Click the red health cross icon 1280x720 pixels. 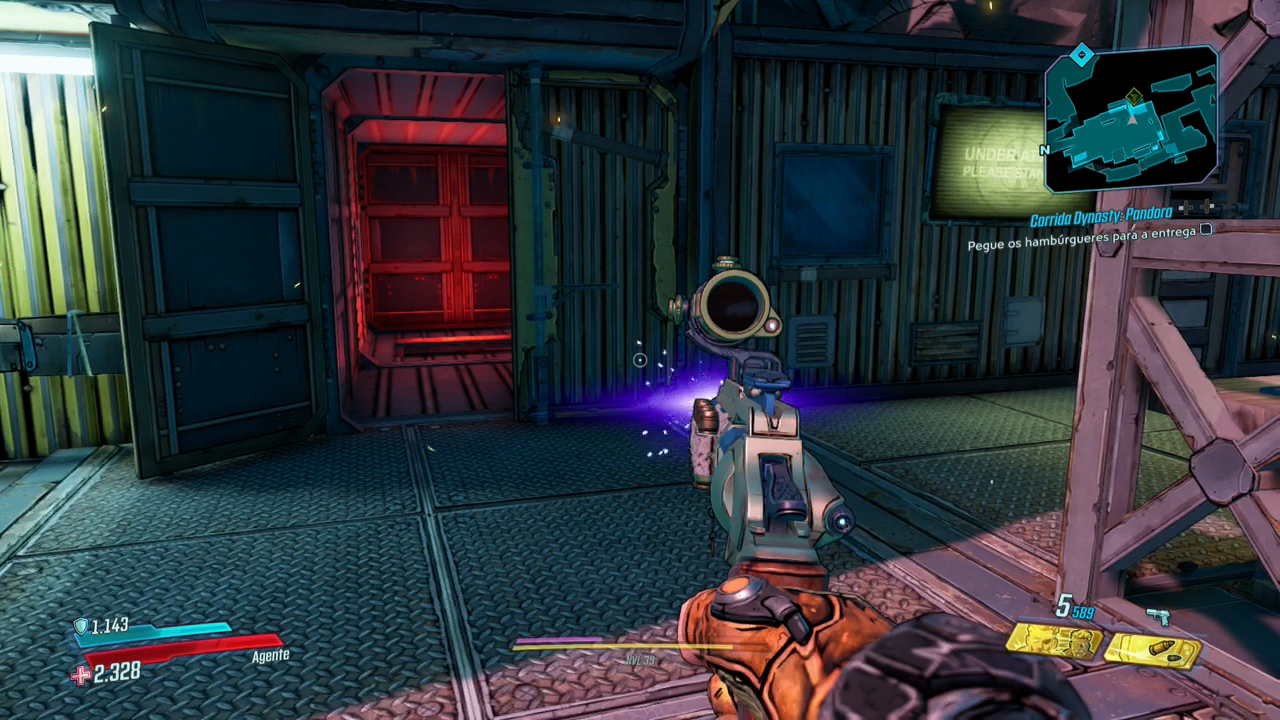point(80,675)
